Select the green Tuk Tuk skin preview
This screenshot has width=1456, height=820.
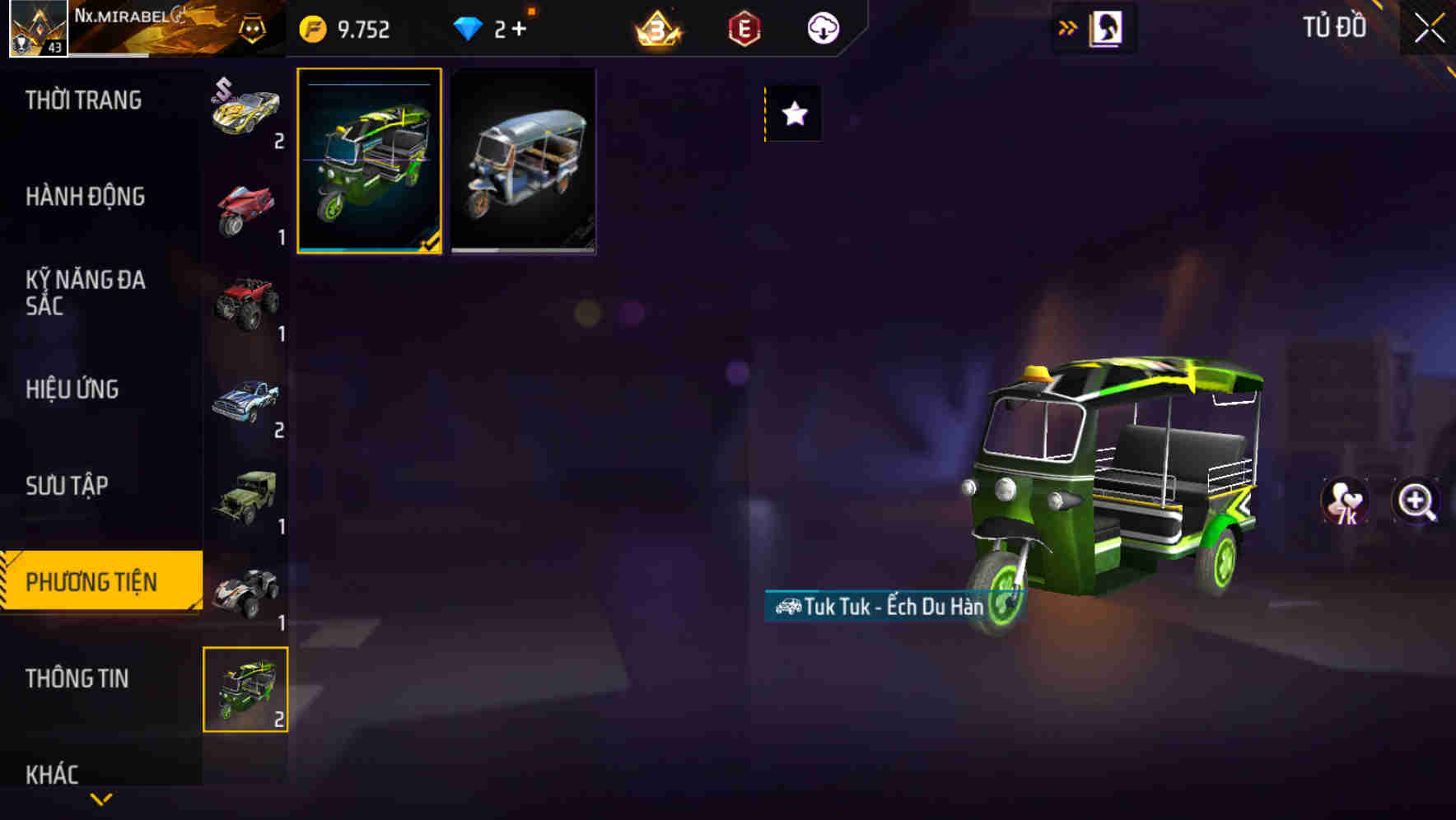pos(369,161)
